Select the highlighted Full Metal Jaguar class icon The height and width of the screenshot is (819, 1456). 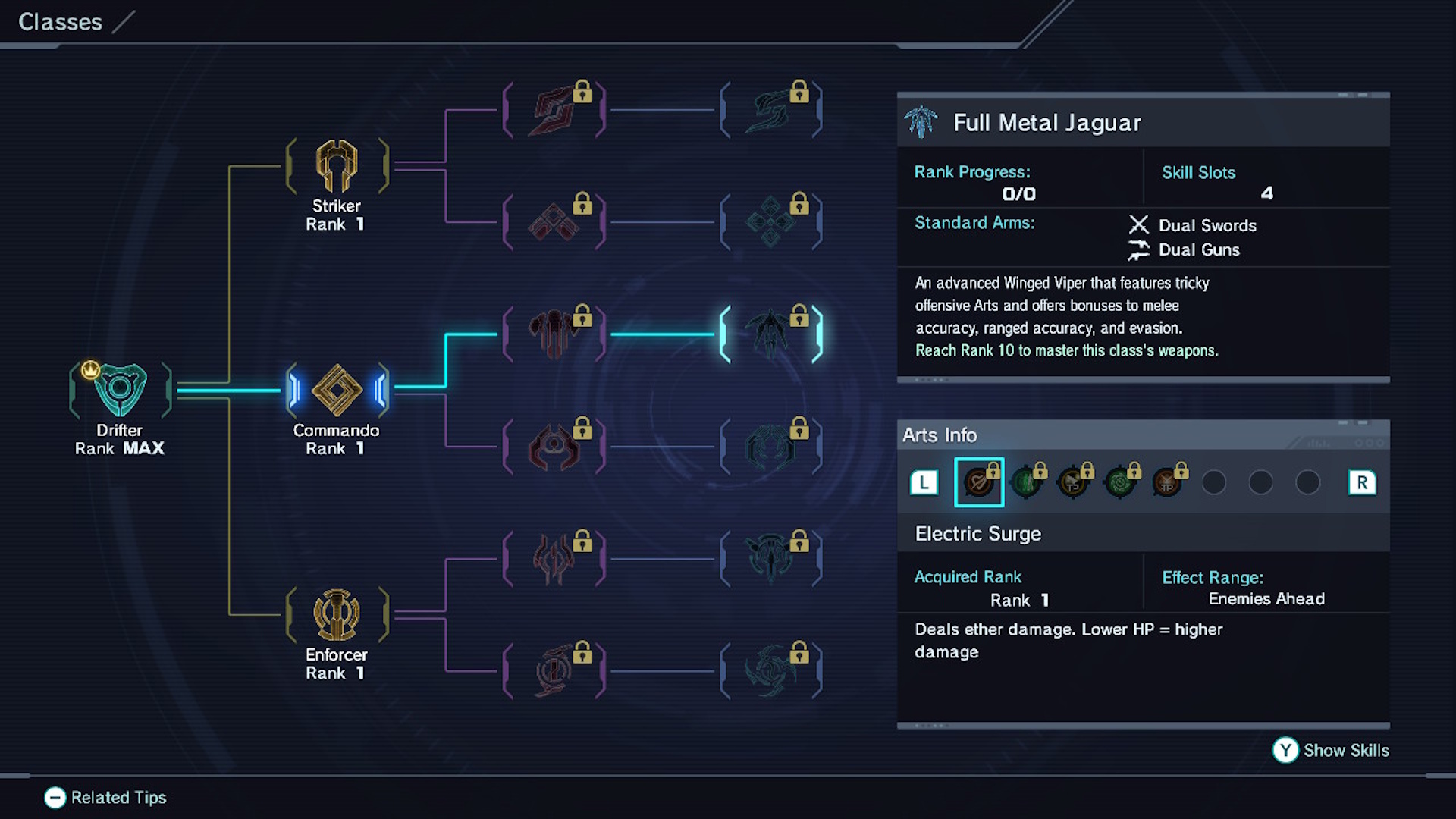772,332
